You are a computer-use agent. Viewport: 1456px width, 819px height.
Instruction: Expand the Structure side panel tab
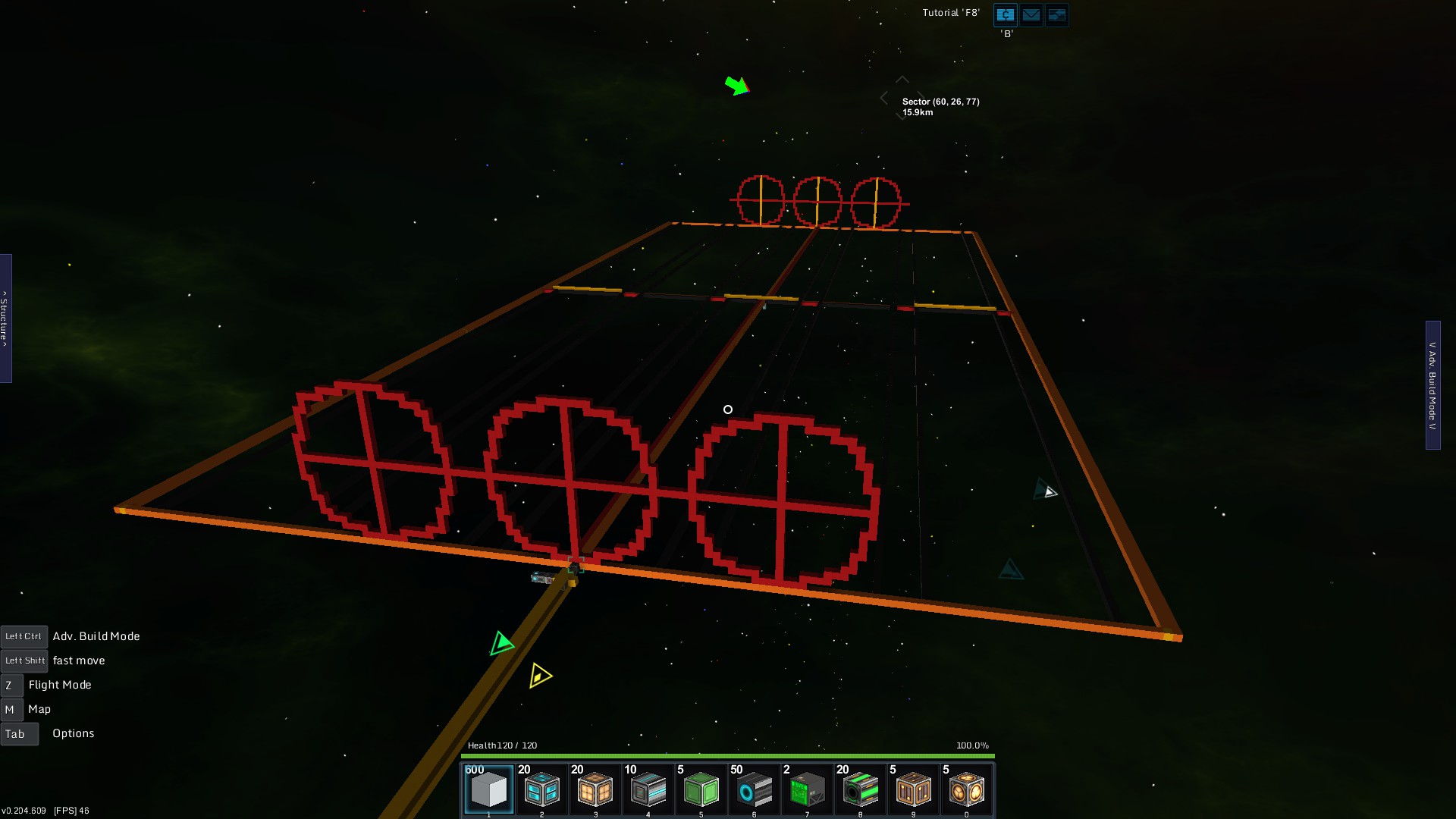click(5, 318)
